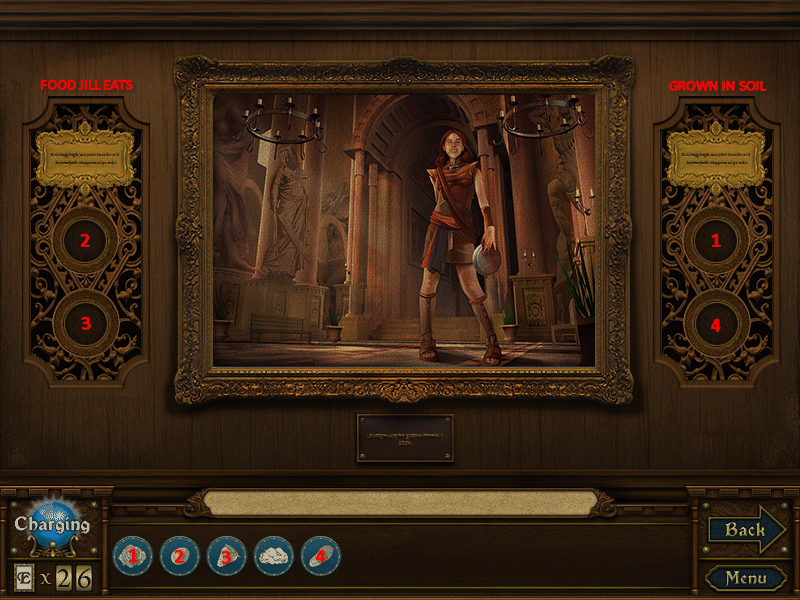Viewport: 800px width, 600px height.
Task: Click slot 4 under Grown In Soil
Action: point(715,323)
